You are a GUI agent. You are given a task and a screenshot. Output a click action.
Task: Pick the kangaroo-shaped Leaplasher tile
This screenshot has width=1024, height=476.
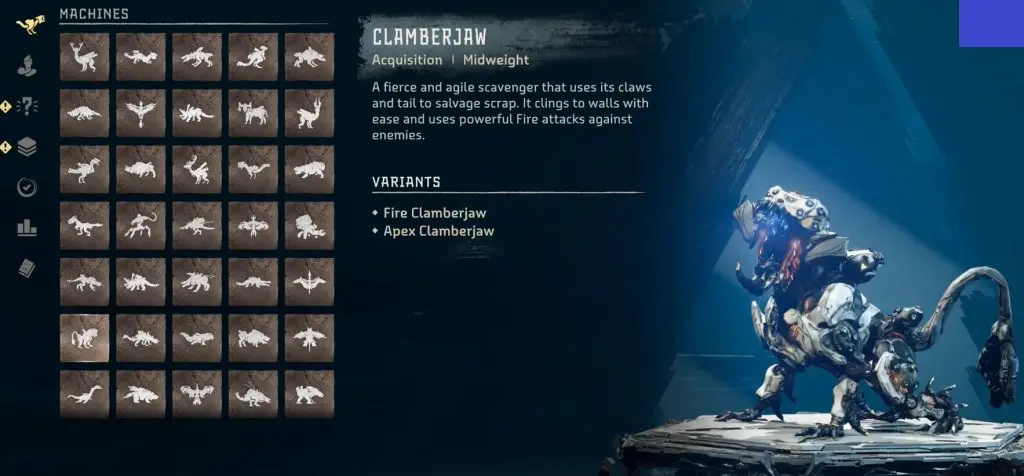point(253,57)
